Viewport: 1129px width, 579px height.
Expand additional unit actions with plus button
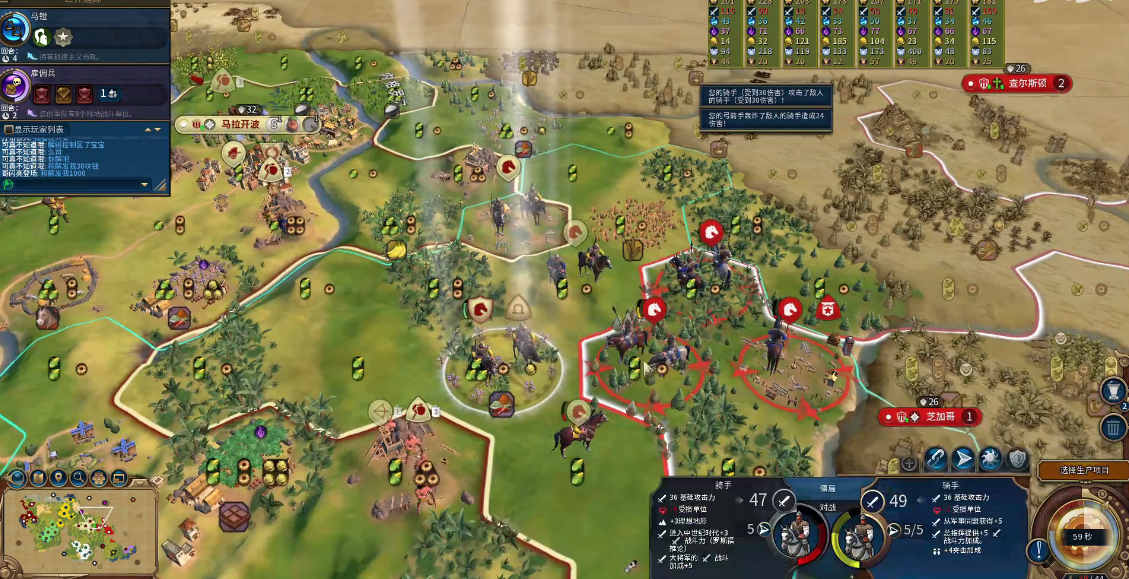(x=909, y=463)
